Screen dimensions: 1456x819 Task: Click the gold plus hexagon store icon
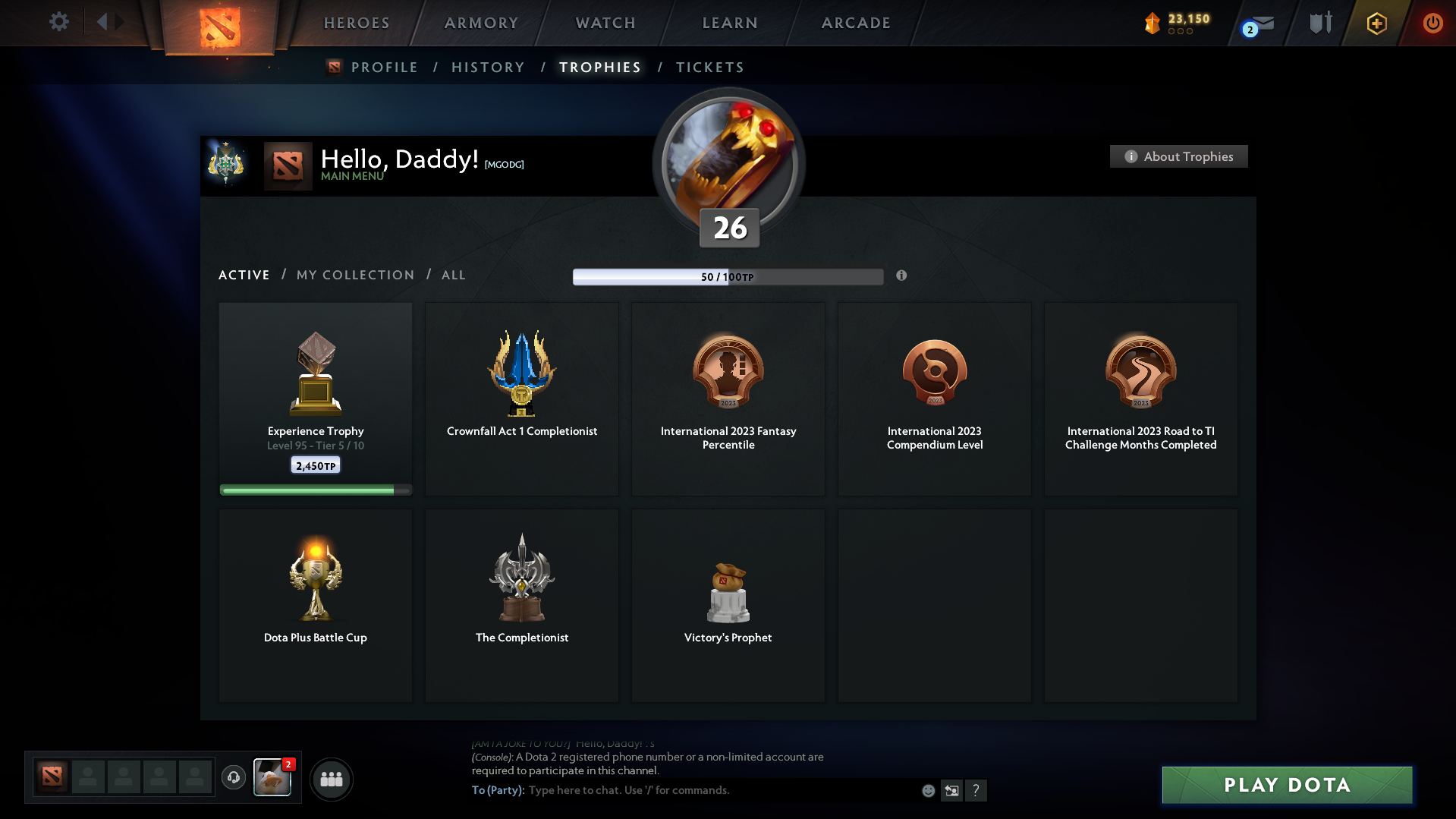click(x=1376, y=23)
